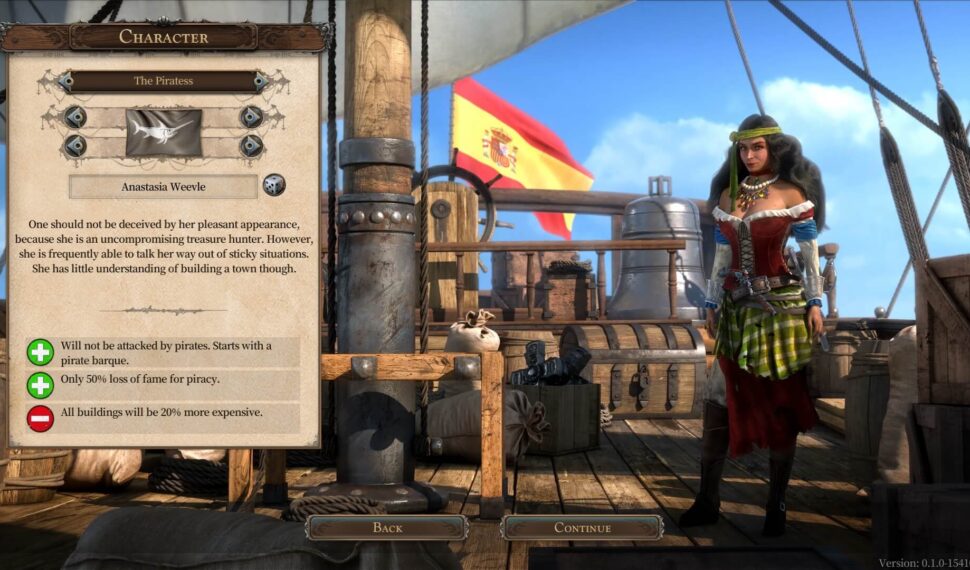
Task: Select the Anastasia Weevle name field
Action: (x=163, y=186)
